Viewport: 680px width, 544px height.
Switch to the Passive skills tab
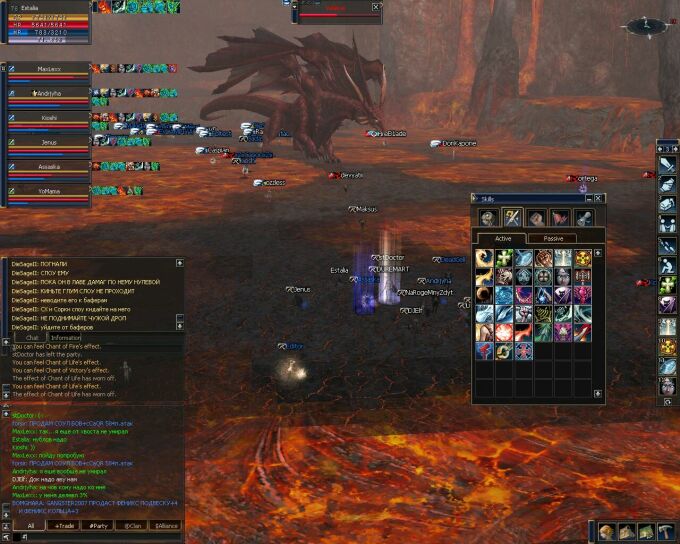552,238
